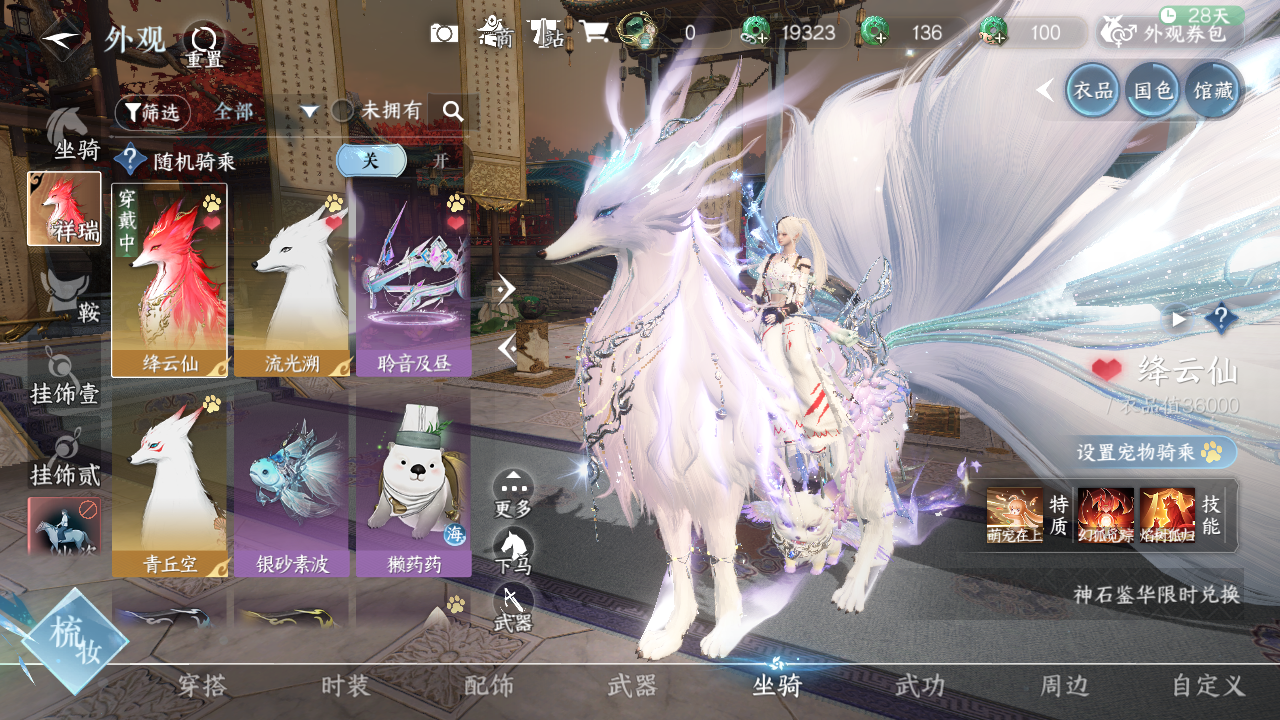
Task: Open the mount search magnifier
Action: pyautogui.click(x=453, y=112)
